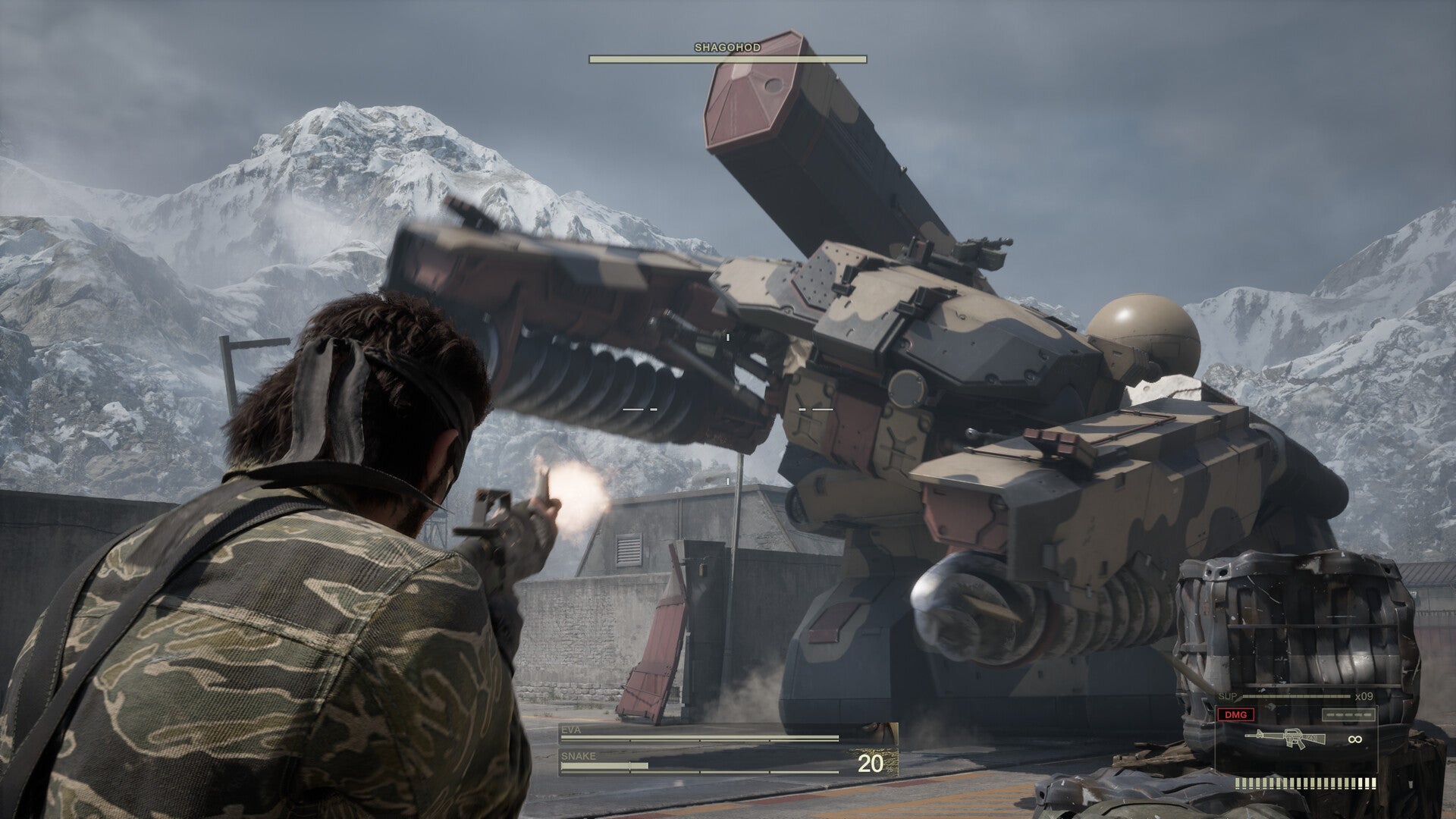Image resolution: width=1456 pixels, height=819 pixels.
Task: Click the EVA name label
Action: (x=571, y=730)
